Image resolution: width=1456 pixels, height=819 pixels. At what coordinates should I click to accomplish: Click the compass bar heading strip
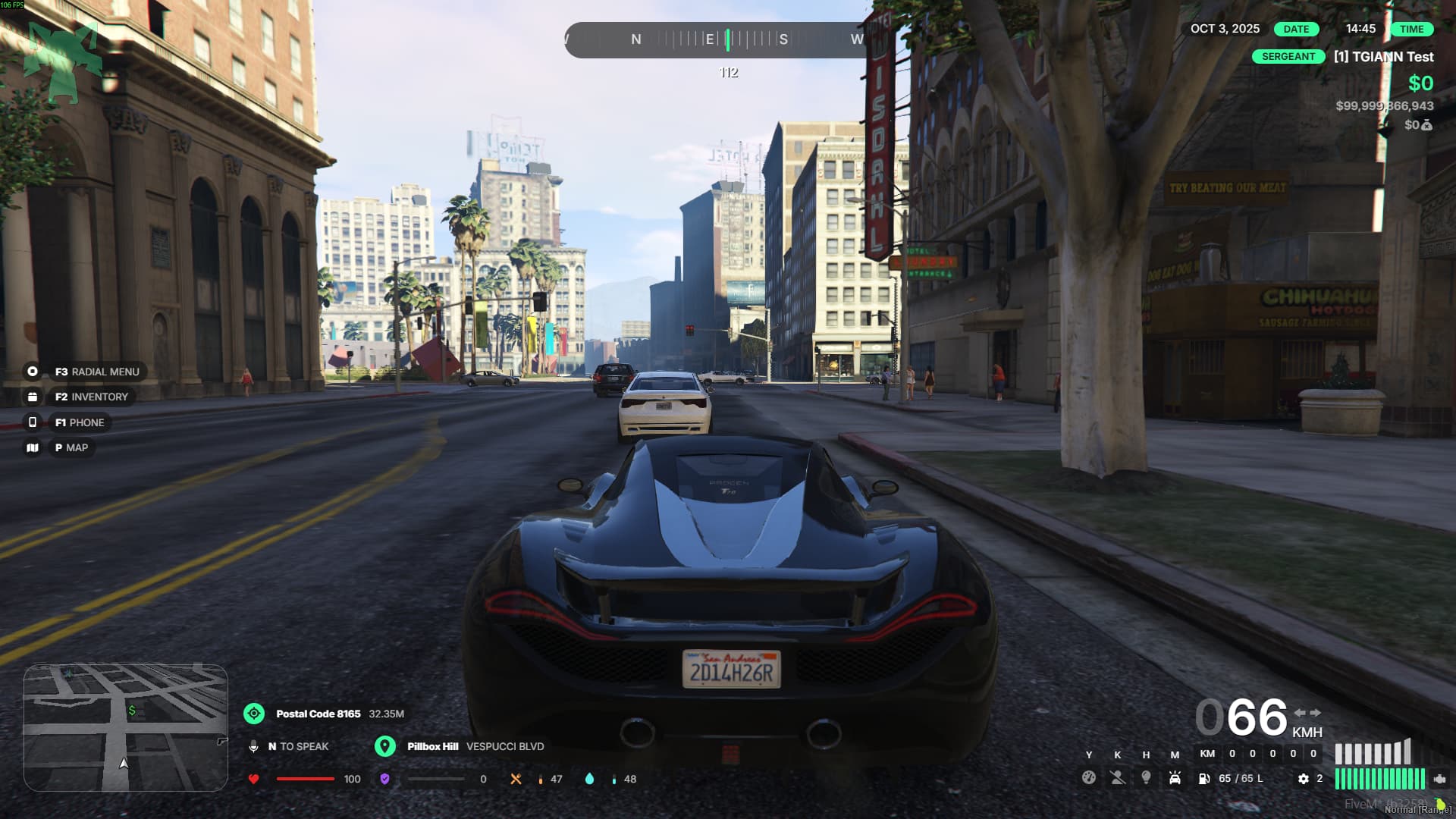tap(717, 39)
